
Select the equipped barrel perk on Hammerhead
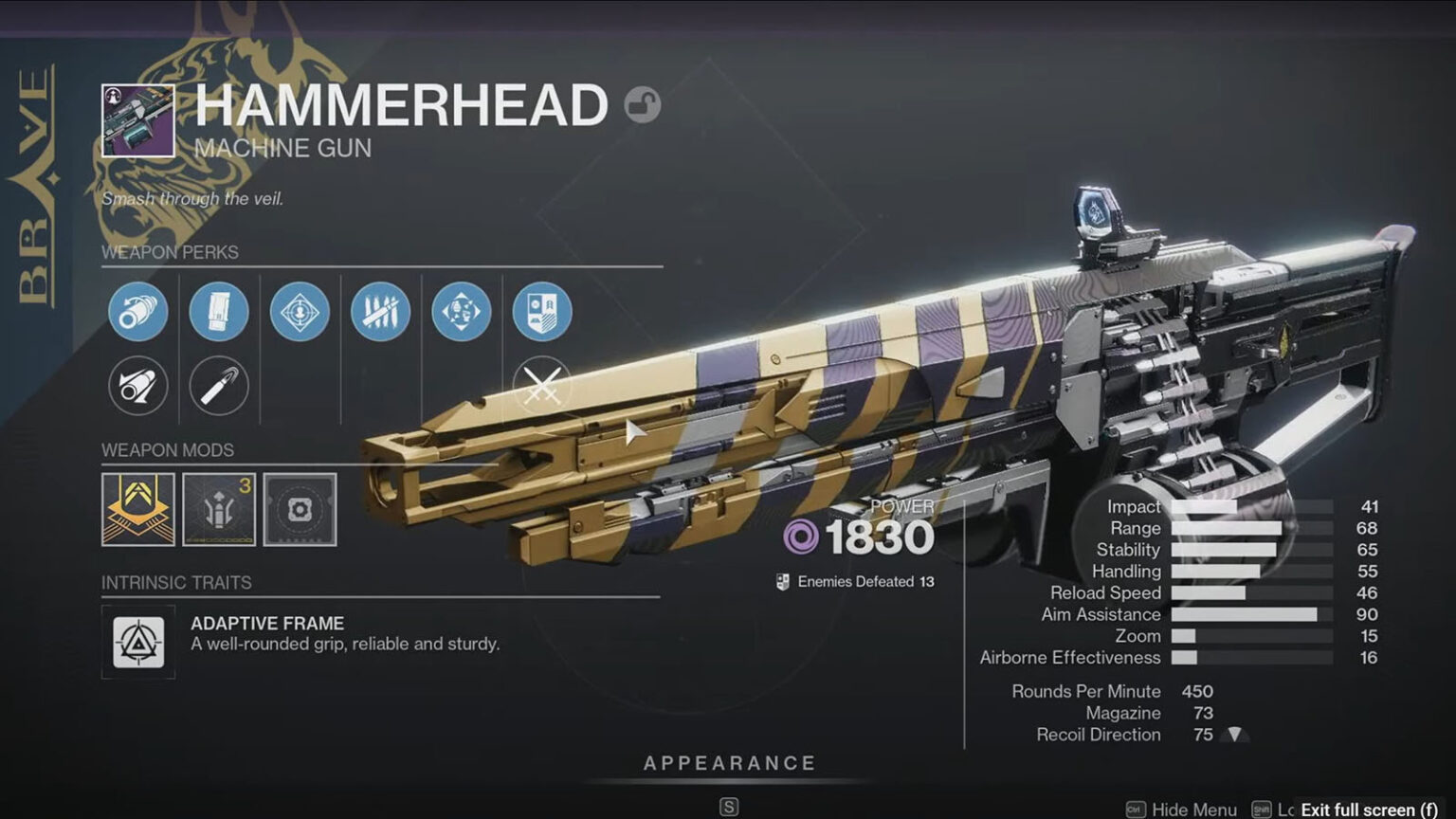pos(137,312)
